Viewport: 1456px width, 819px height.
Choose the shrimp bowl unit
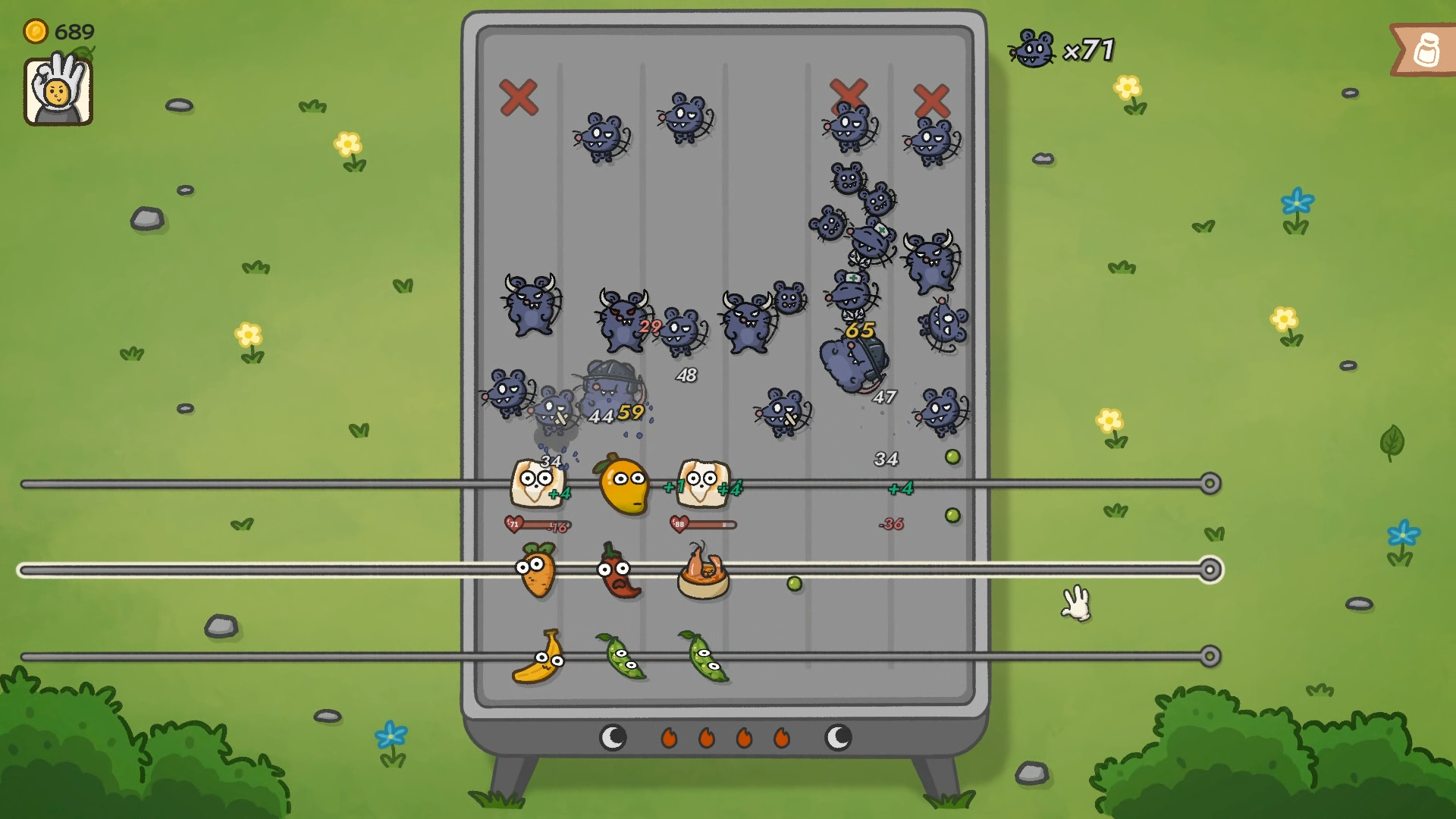(x=703, y=573)
